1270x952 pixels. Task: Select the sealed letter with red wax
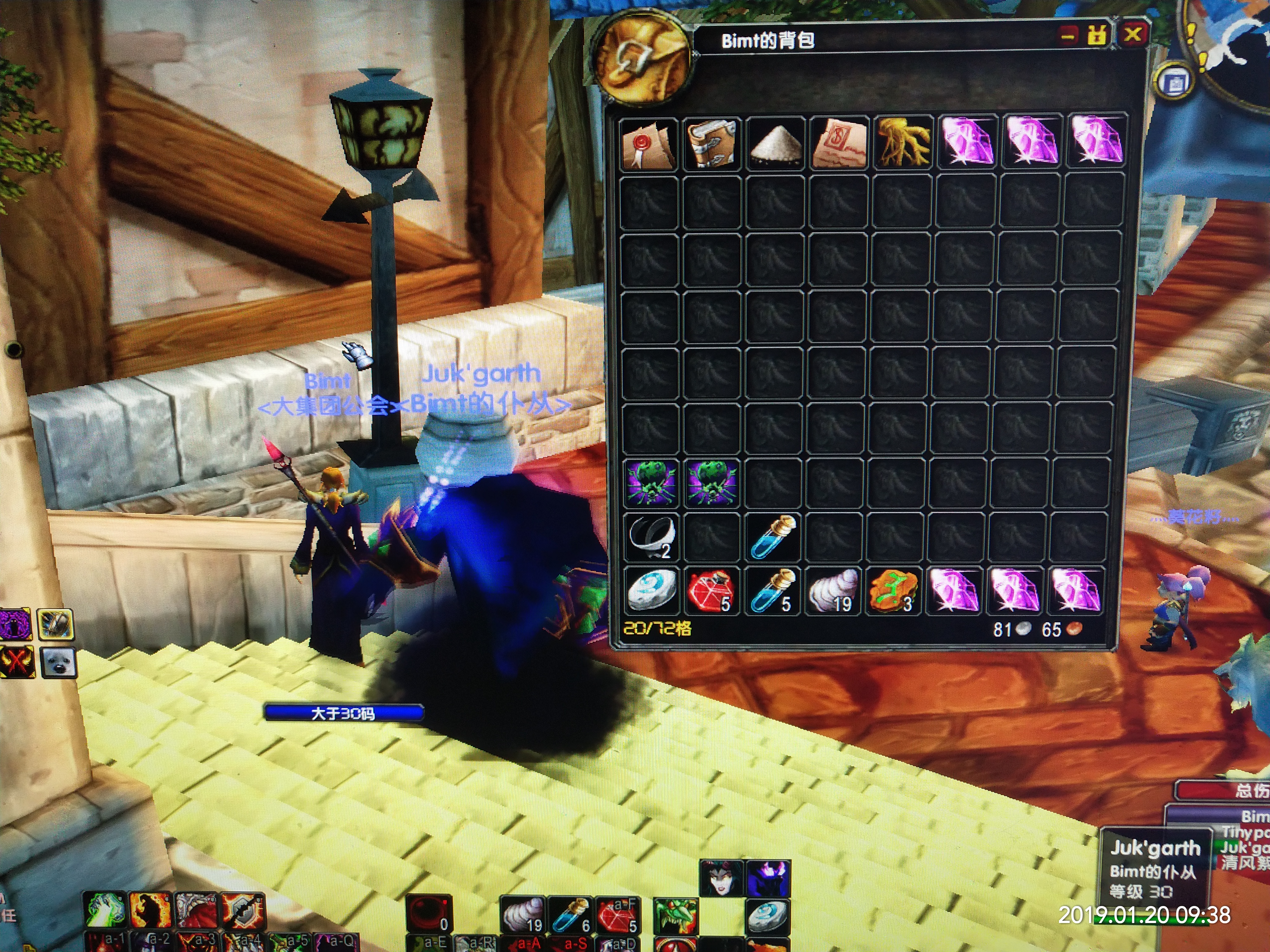[649, 144]
